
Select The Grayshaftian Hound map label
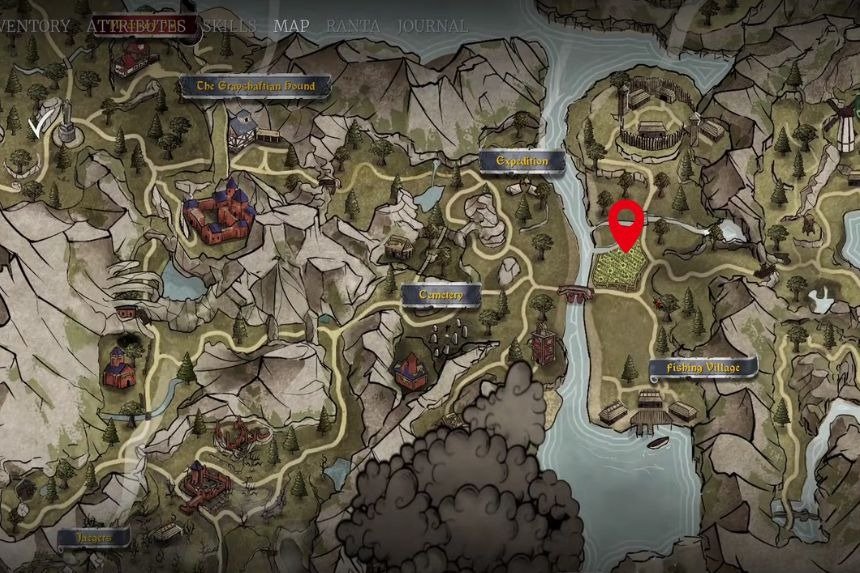click(255, 87)
